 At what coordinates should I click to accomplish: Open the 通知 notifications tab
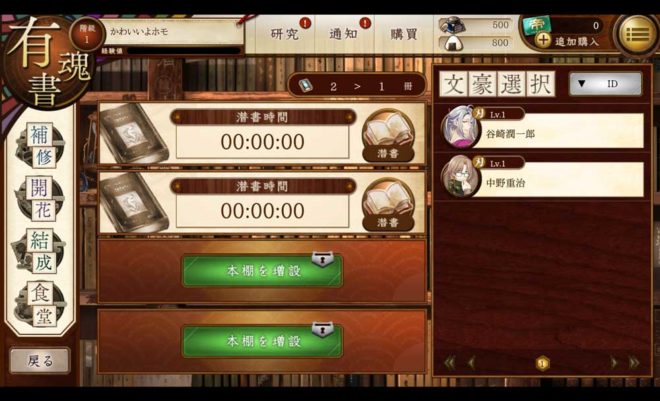point(344,33)
